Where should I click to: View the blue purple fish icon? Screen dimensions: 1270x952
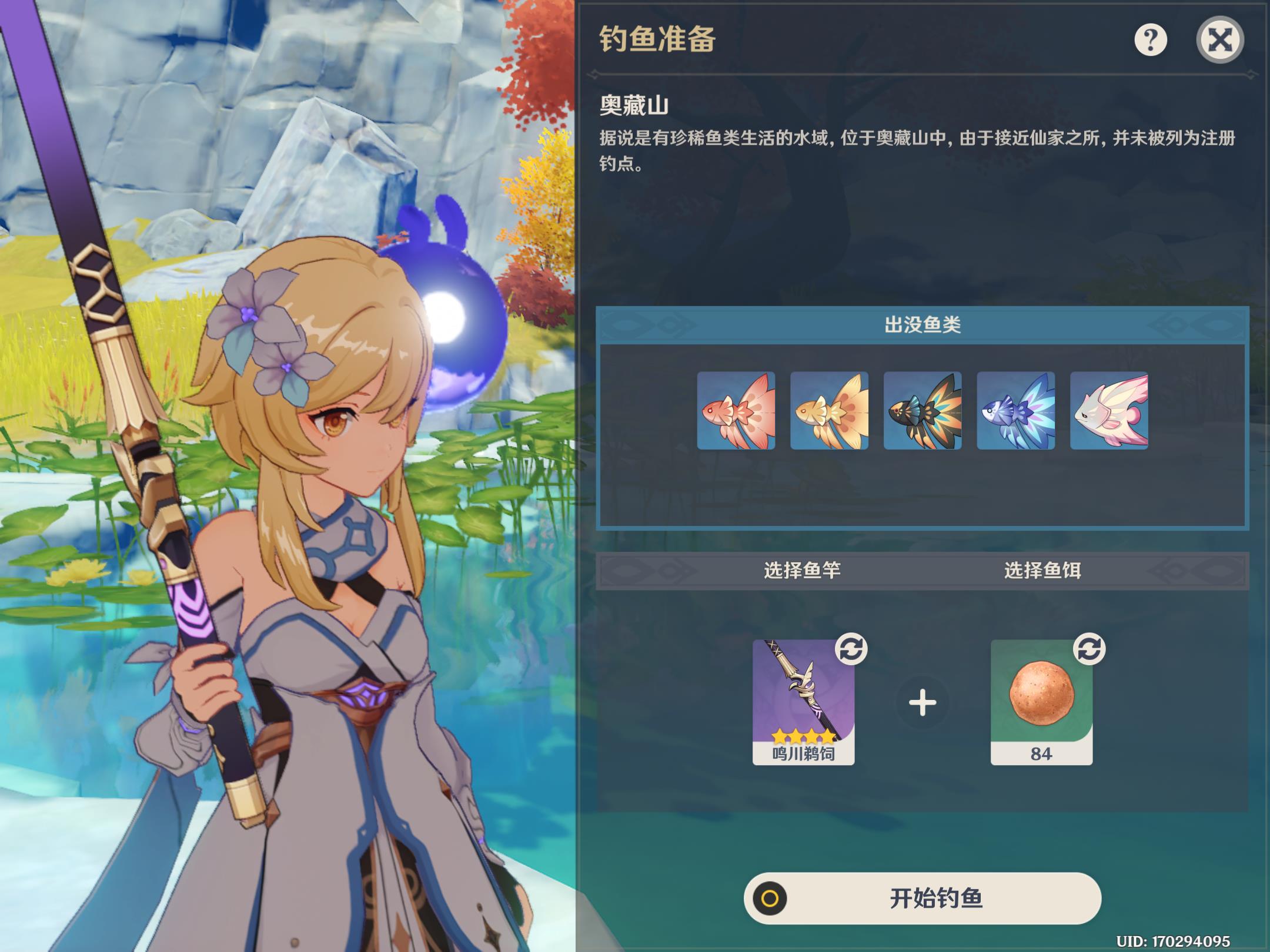tap(1015, 411)
